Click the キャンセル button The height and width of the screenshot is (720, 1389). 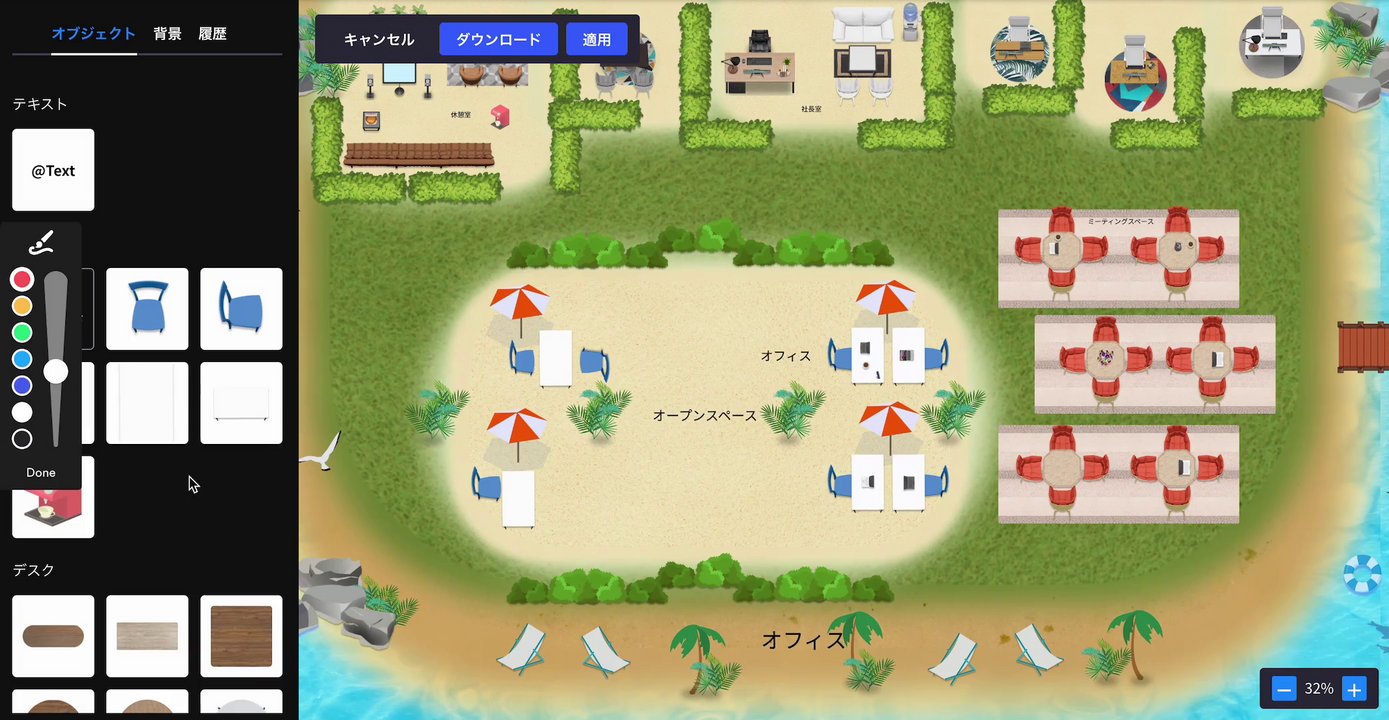(x=378, y=40)
